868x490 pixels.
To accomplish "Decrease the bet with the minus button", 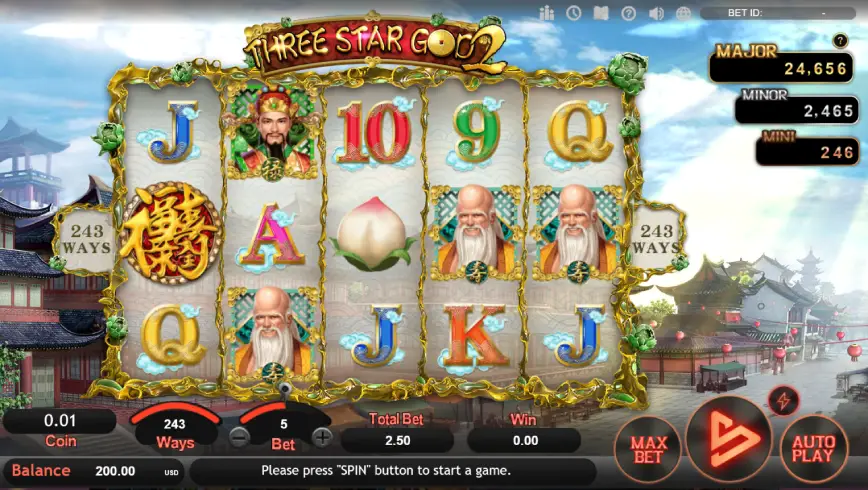I will (240, 436).
